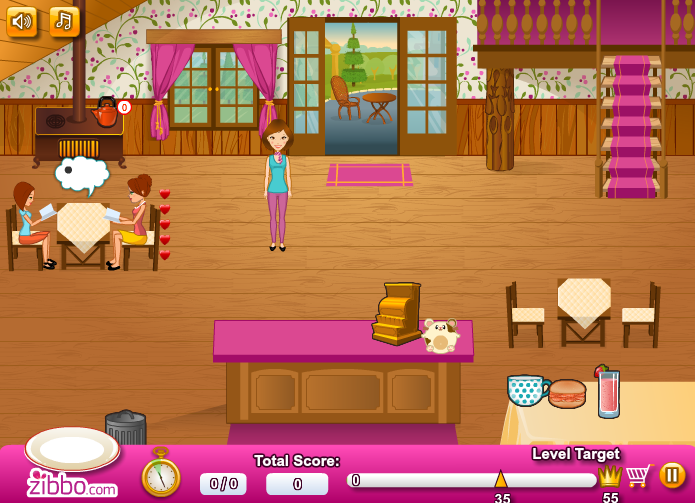Pick up the polka-dot teacup
This screenshot has height=503, width=695.
click(526, 389)
